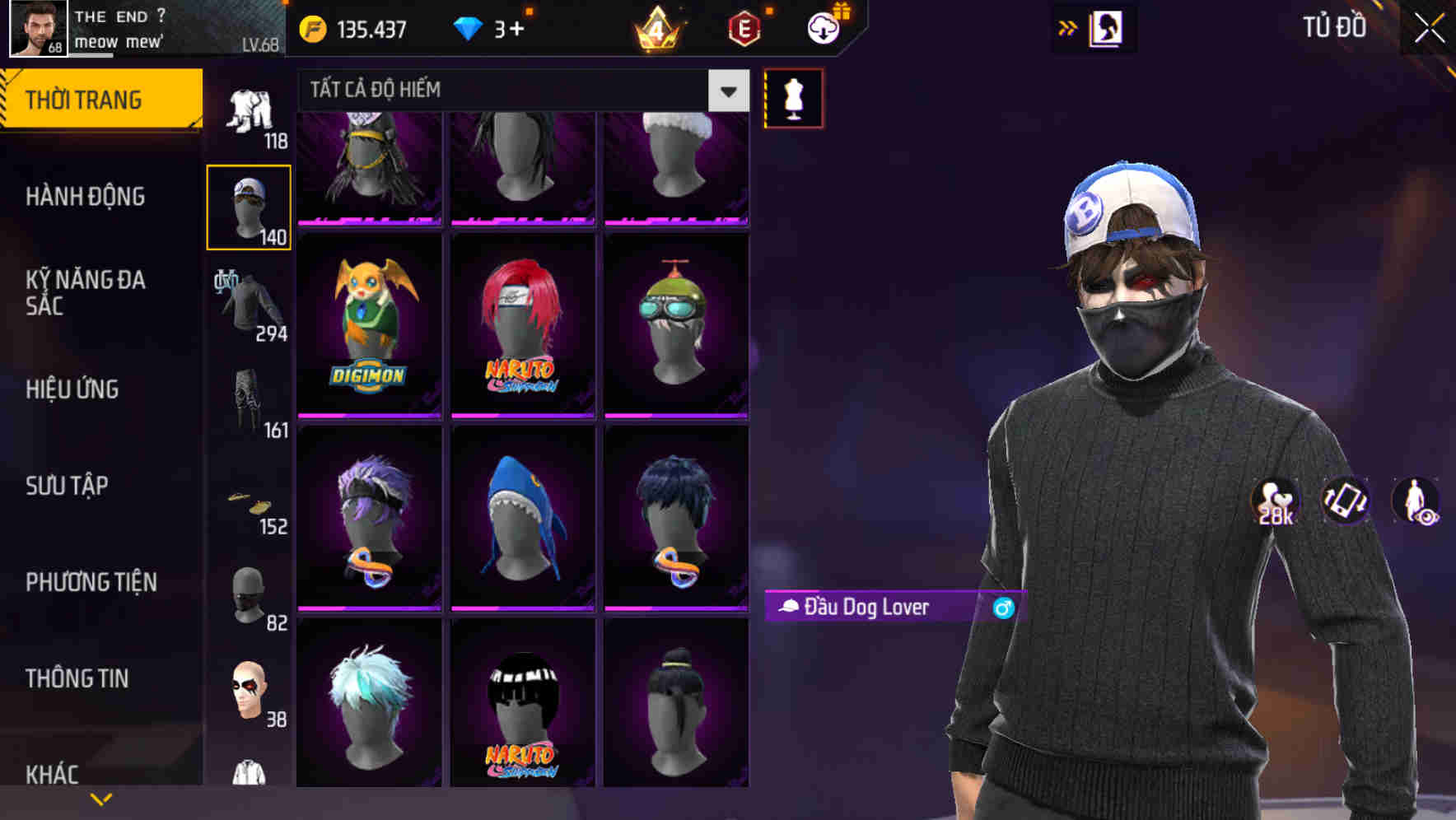1456x820 pixels.
Task: Click the portrait frame icon near Tủ Đồ title
Action: point(1108,27)
